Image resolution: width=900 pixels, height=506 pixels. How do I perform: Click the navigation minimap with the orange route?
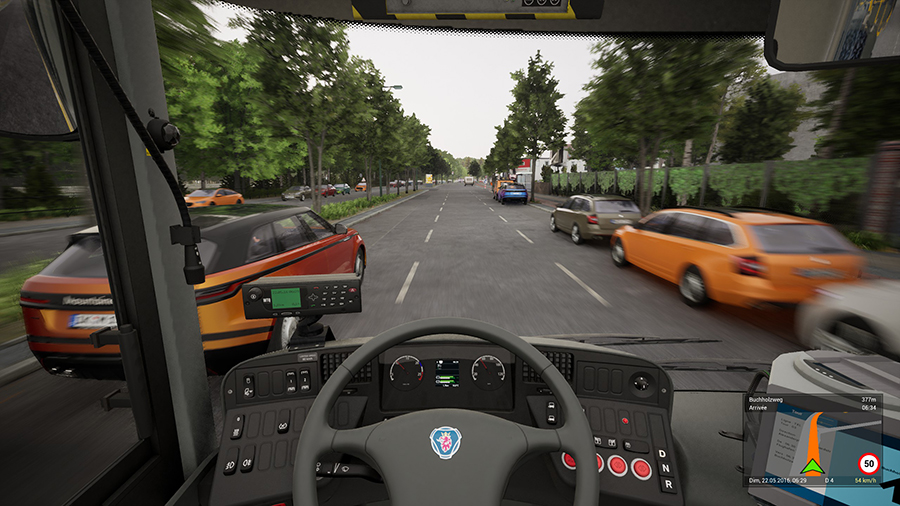[812, 444]
